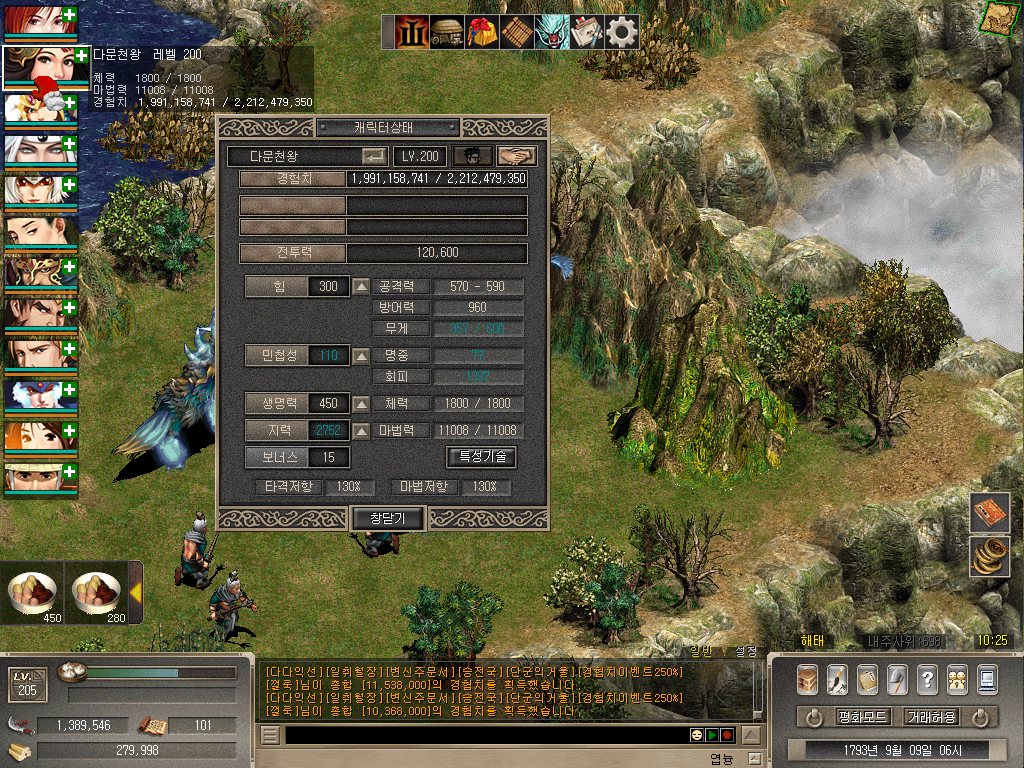Toggle the 거래허용 trade permission button
The width and height of the screenshot is (1024, 768).
click(x=931, y=717)
